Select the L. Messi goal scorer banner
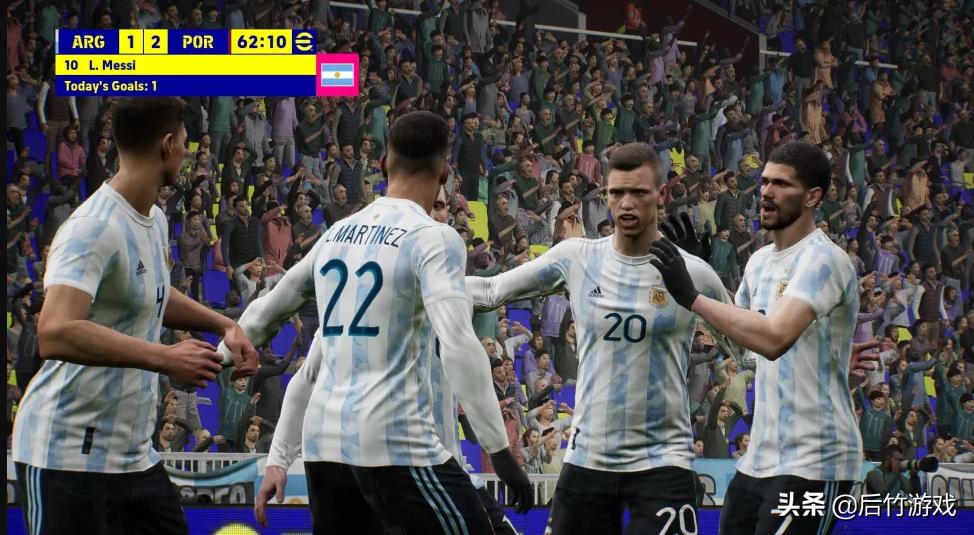This screenshot has width=974, height=535. tap(185, 65)
